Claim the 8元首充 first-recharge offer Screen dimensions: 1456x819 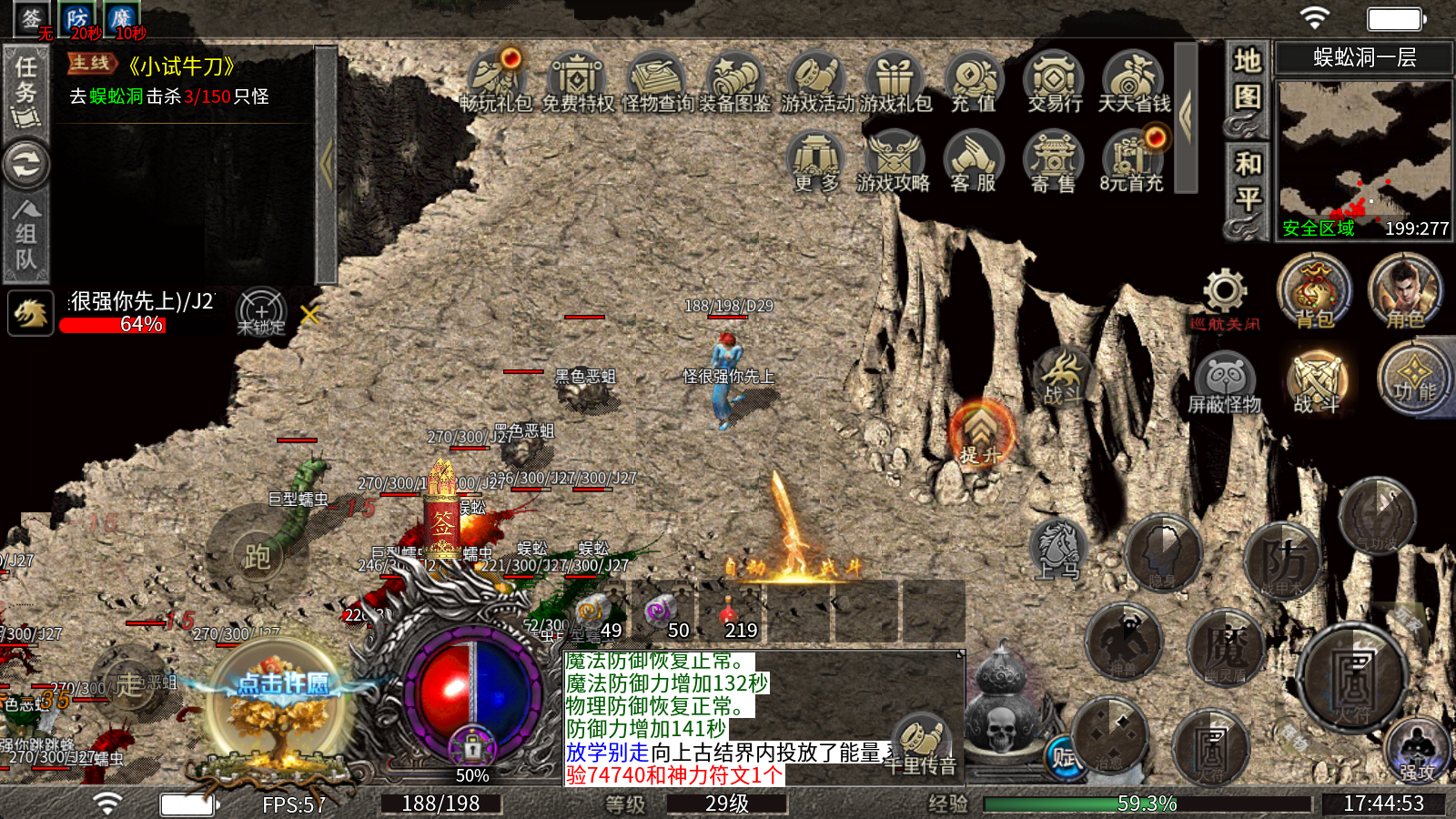click(1132, 162)
